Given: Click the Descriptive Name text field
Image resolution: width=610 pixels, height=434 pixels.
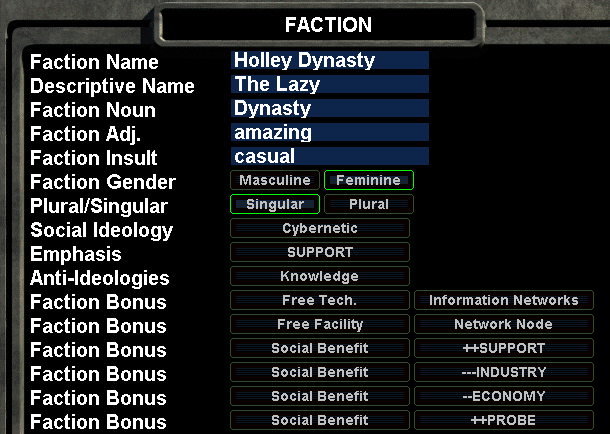Looking at the screenshot, I should pyautogui.click(x=329, y=84).
